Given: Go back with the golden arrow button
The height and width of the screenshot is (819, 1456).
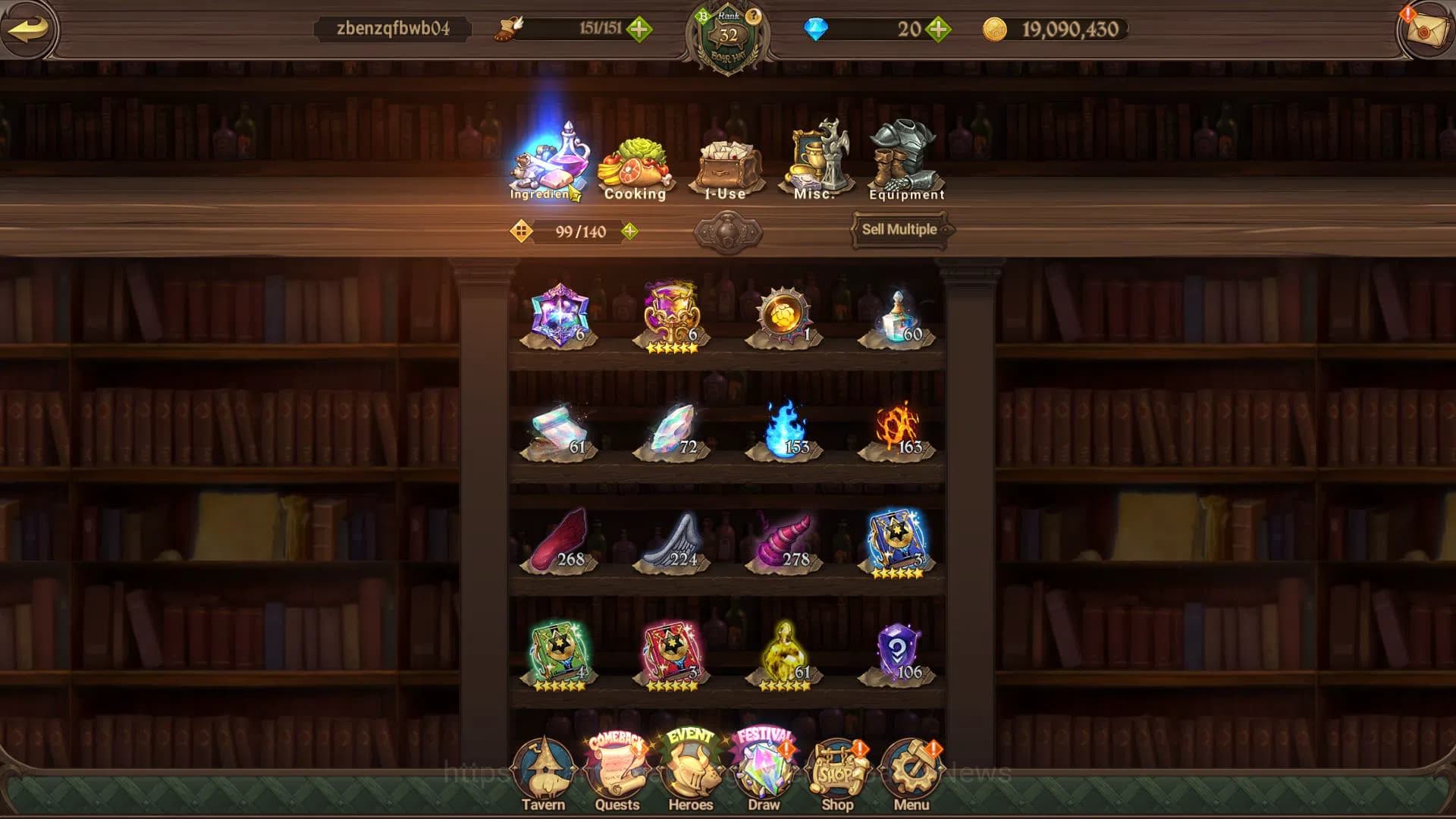Looking at the screenshot, I should [x=29, y=30].
